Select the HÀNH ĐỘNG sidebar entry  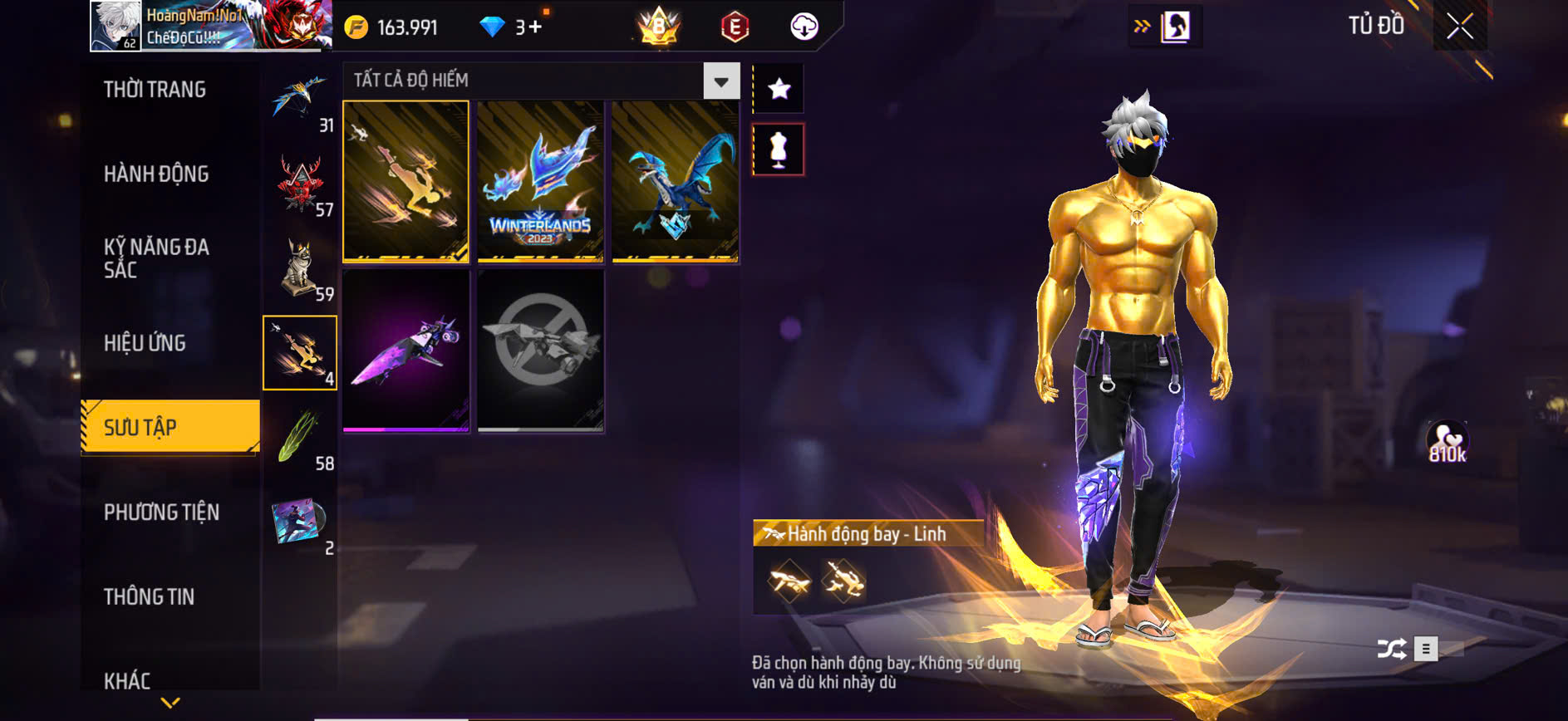coord(158,174)
